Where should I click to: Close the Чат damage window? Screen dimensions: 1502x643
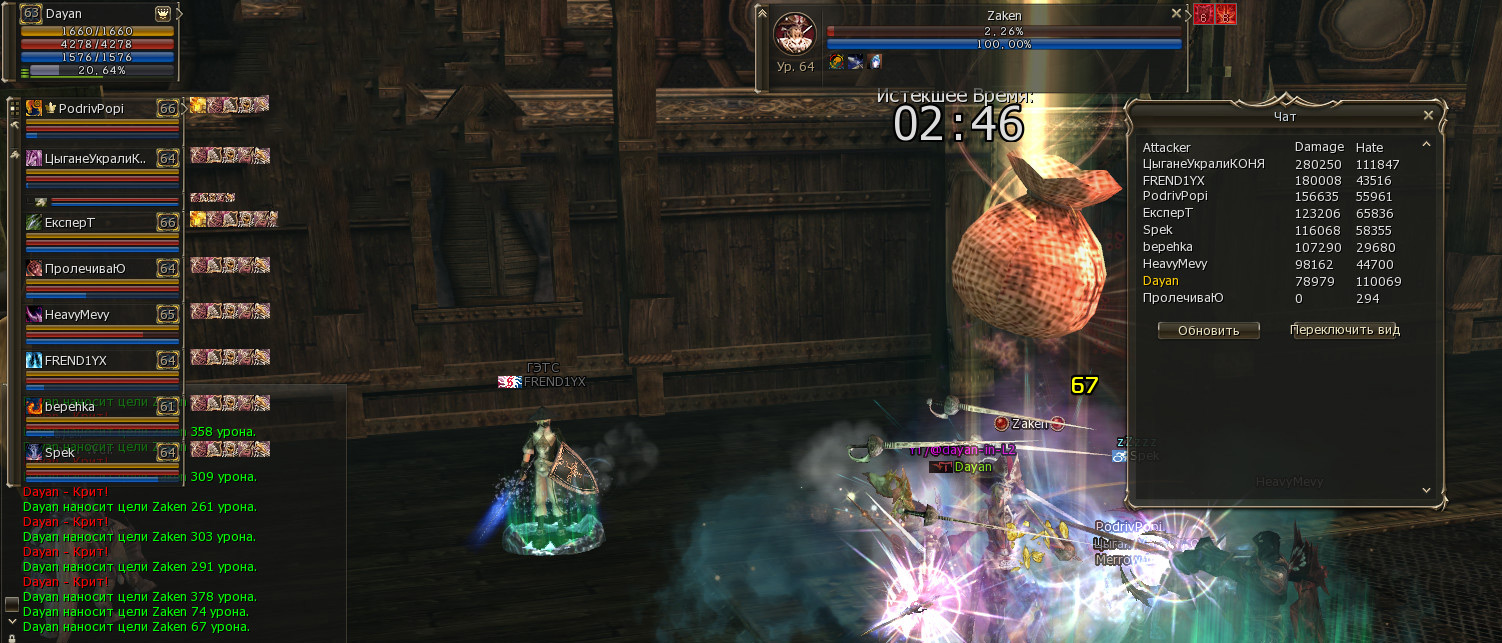point(1428,116)
